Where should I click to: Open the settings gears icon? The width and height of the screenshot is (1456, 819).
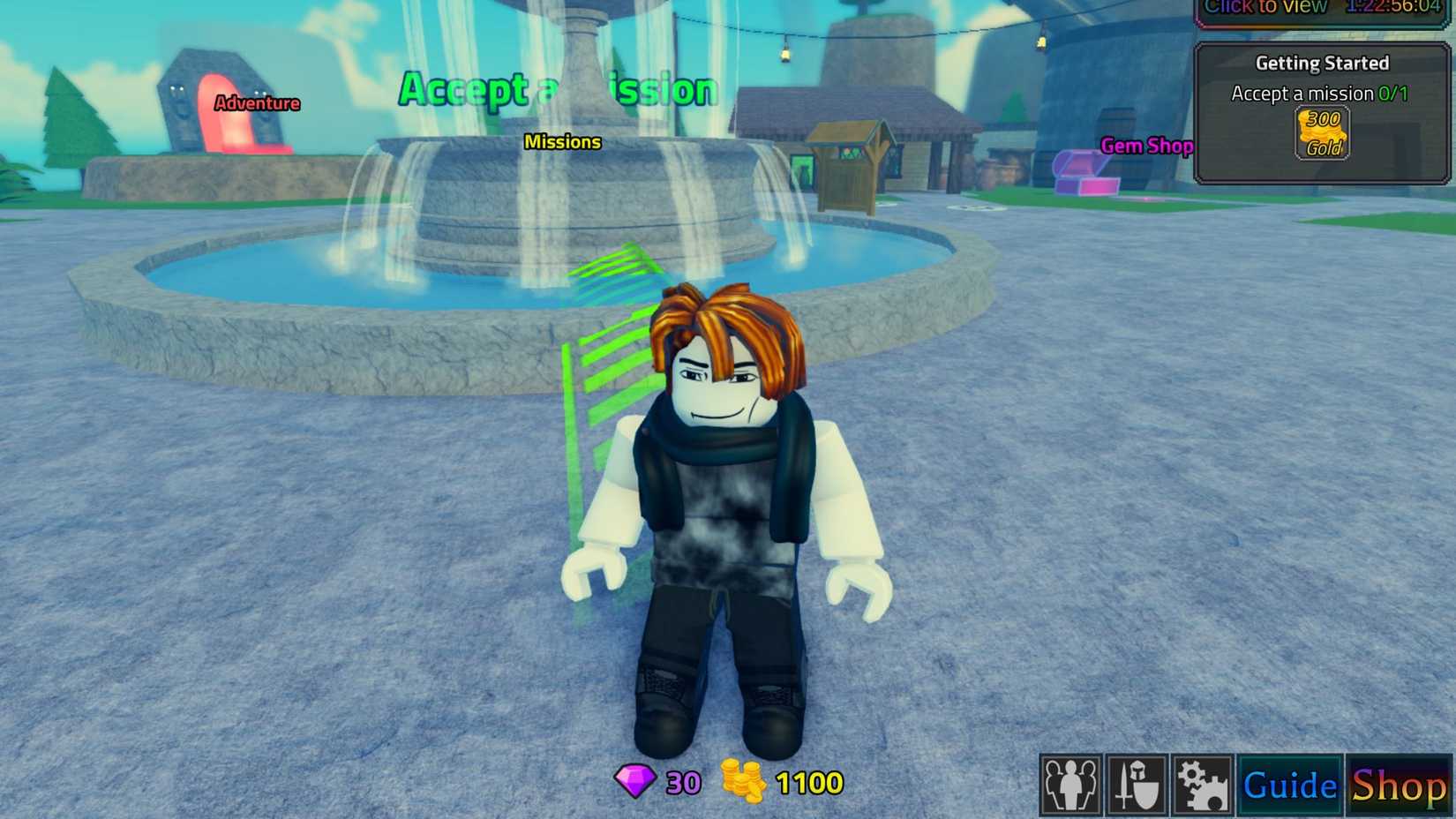(1202, 785)
